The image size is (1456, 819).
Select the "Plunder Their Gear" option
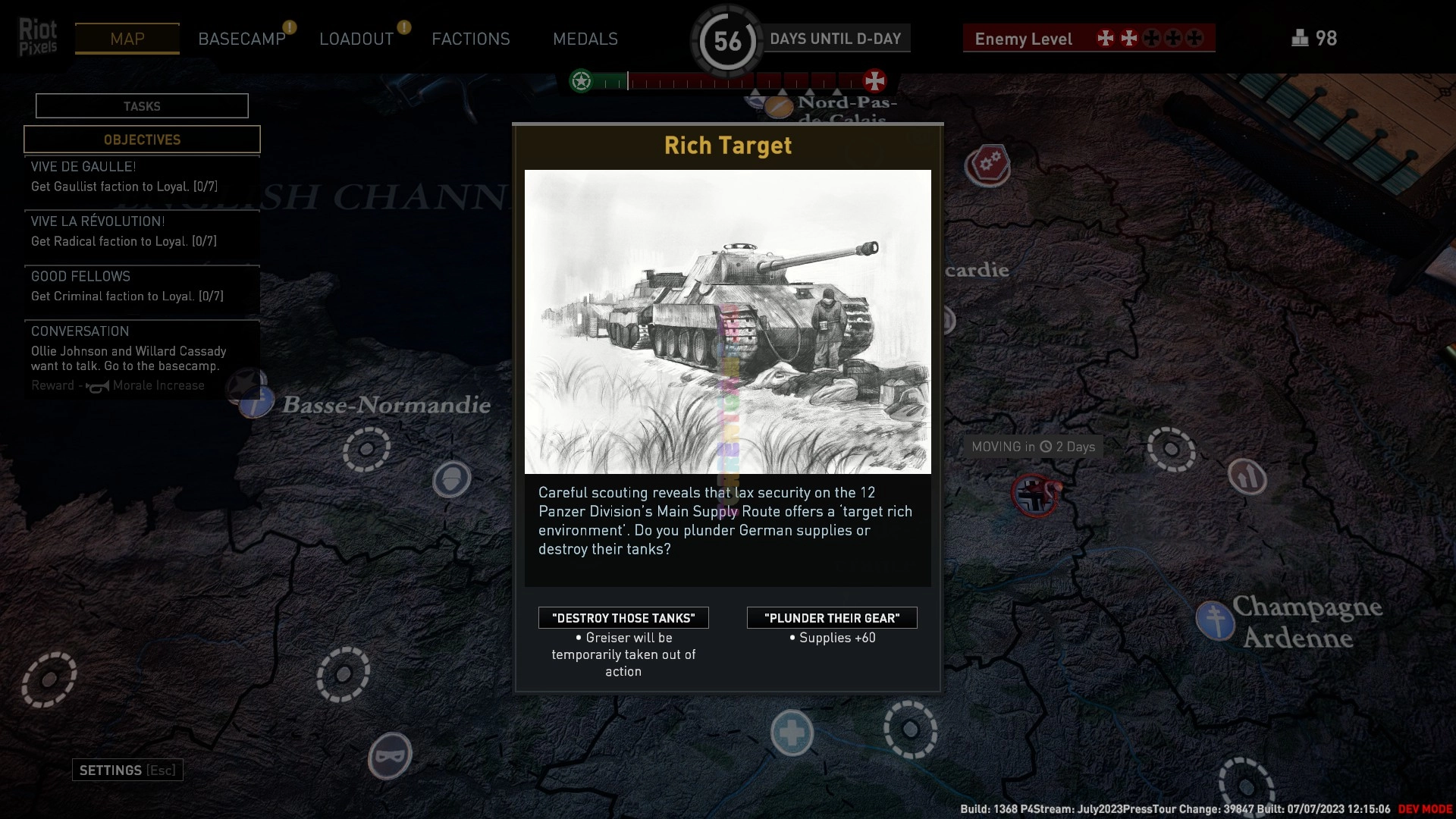[x=832, y=618]
